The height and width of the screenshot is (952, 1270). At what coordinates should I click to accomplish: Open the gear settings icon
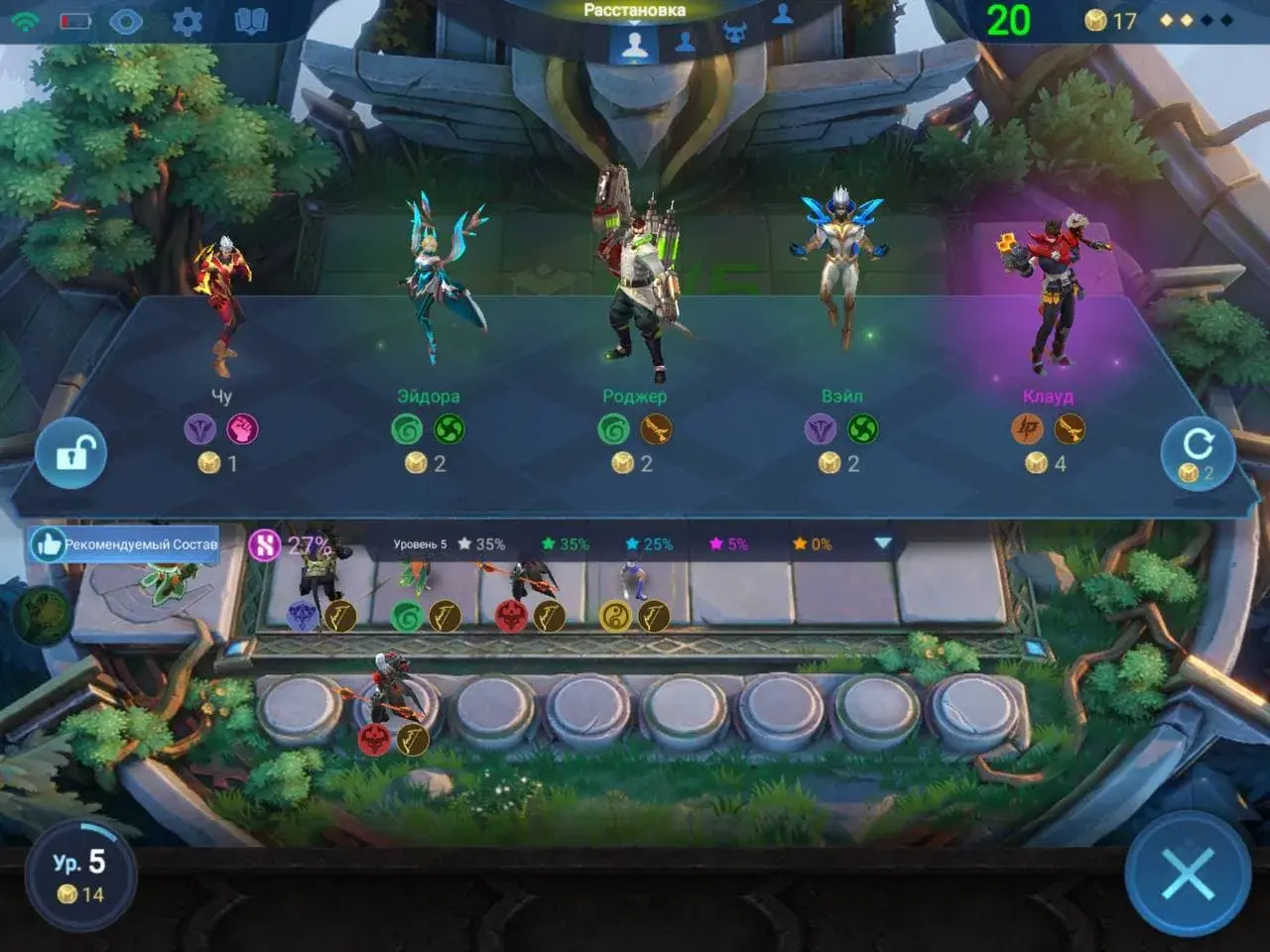pyautogui.click(x=187, y=21)
